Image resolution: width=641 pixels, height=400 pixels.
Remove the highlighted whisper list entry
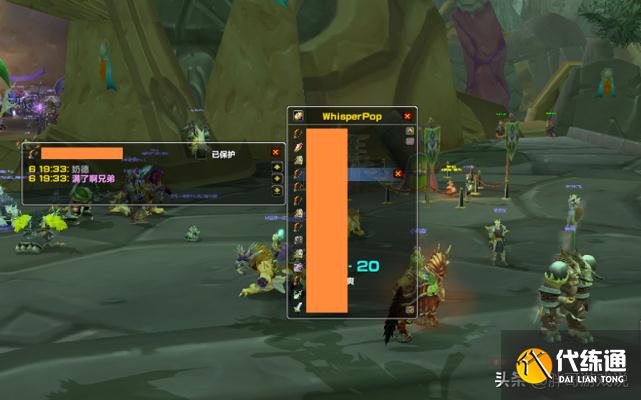[x=397, y=173]
